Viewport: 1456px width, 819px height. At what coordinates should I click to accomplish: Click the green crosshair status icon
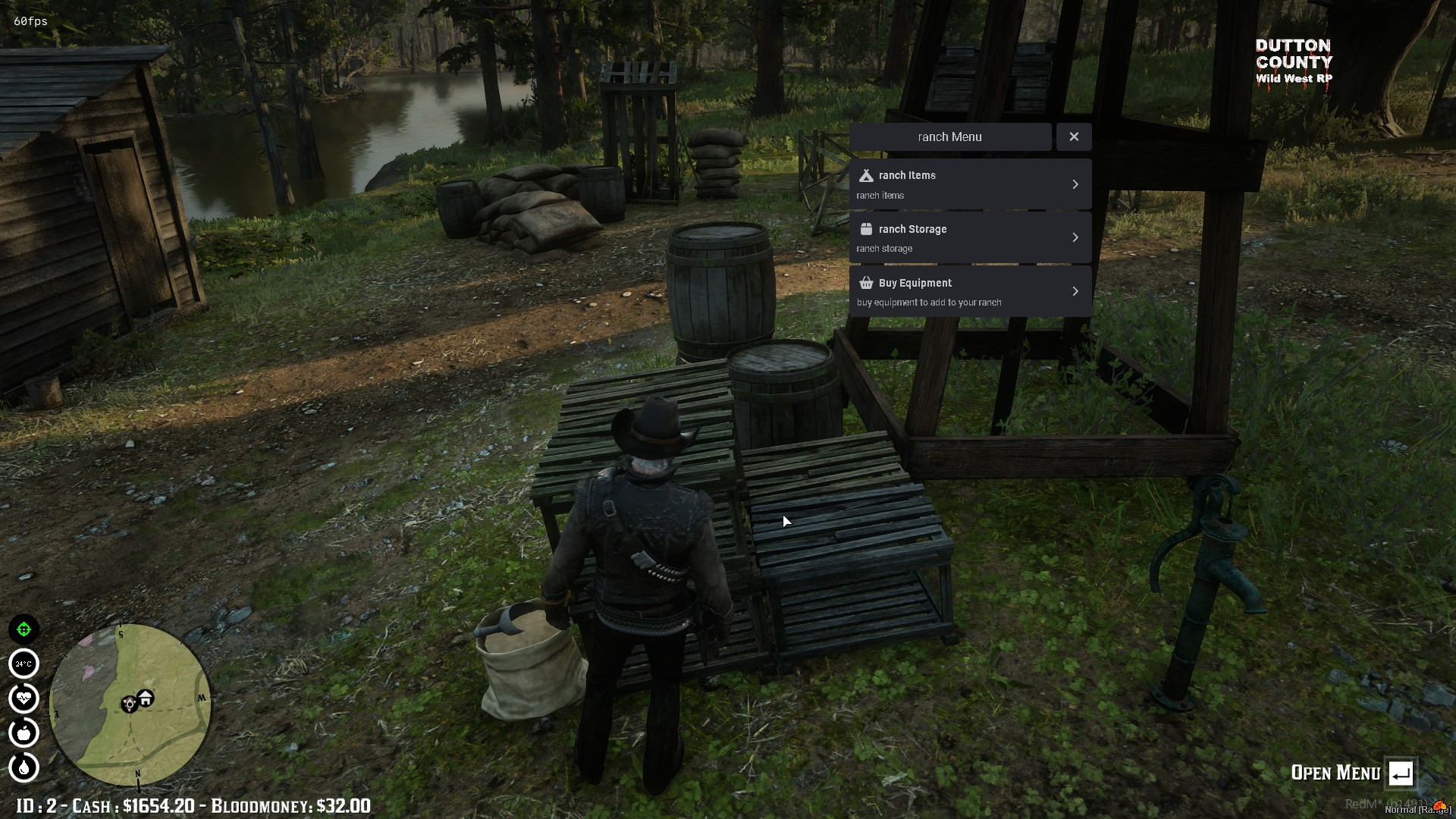click(24, 629)
